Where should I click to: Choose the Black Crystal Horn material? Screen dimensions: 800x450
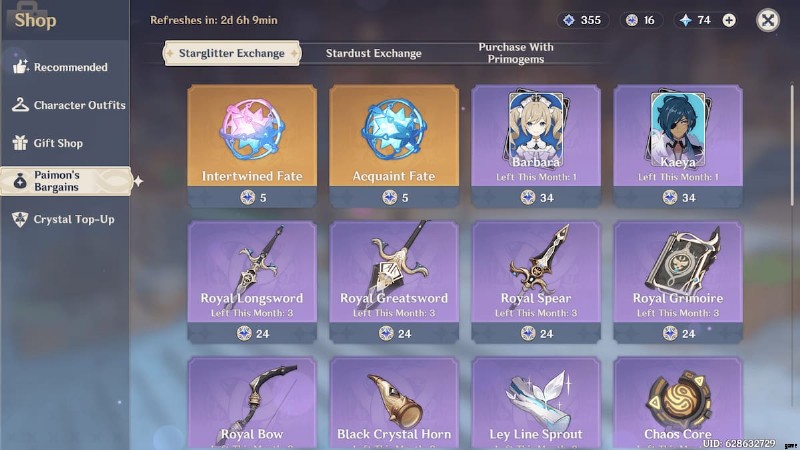tap(394, 403)
